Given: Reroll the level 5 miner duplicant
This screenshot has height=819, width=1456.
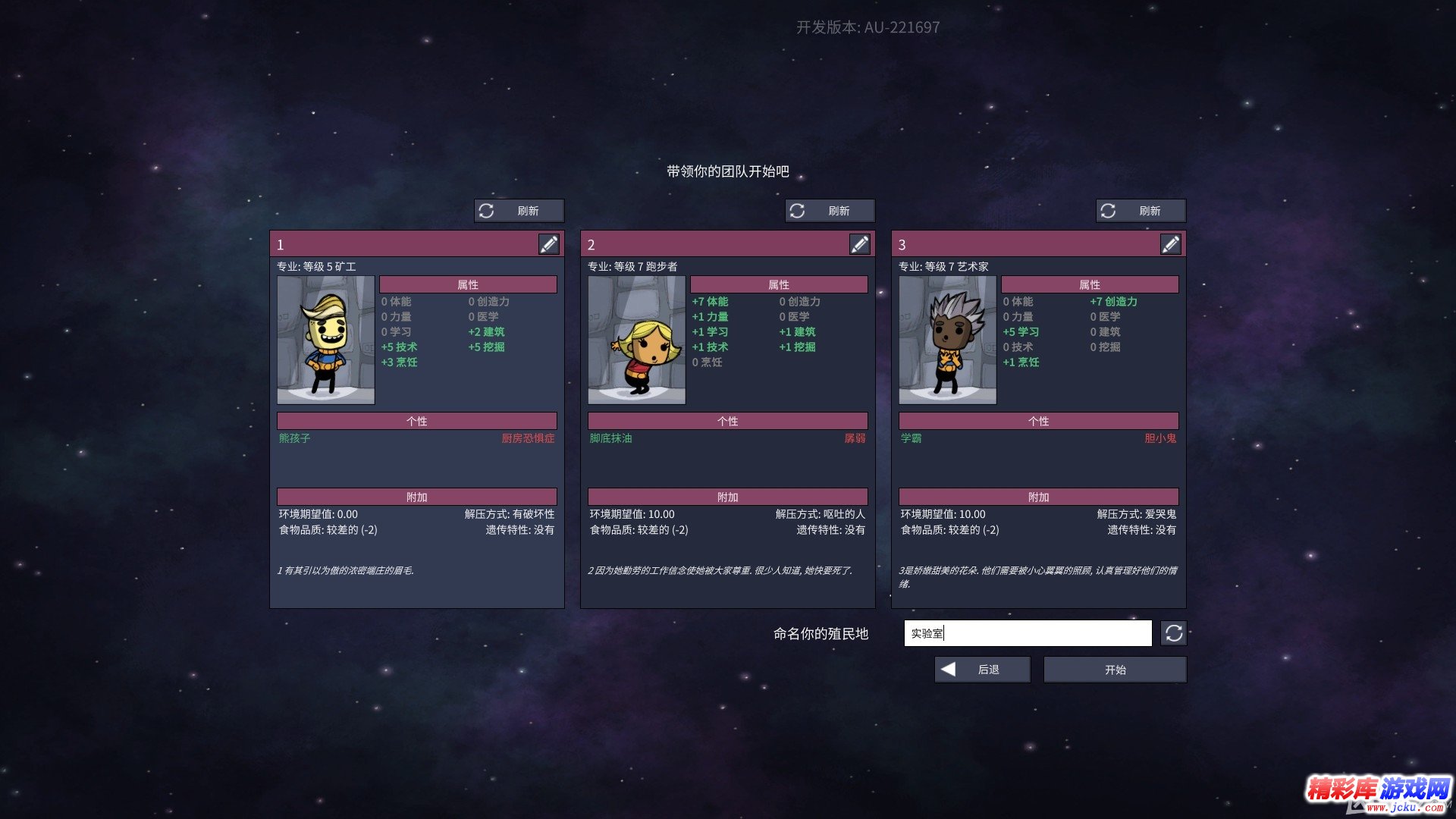Looking at the screenshot, I should pyautogui.click(x=520, y=211).
